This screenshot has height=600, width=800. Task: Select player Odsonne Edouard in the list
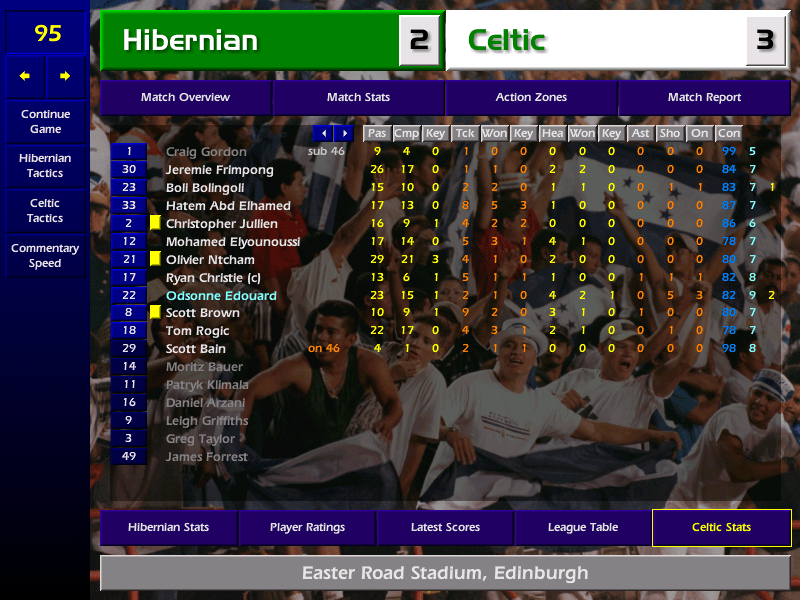221,296
